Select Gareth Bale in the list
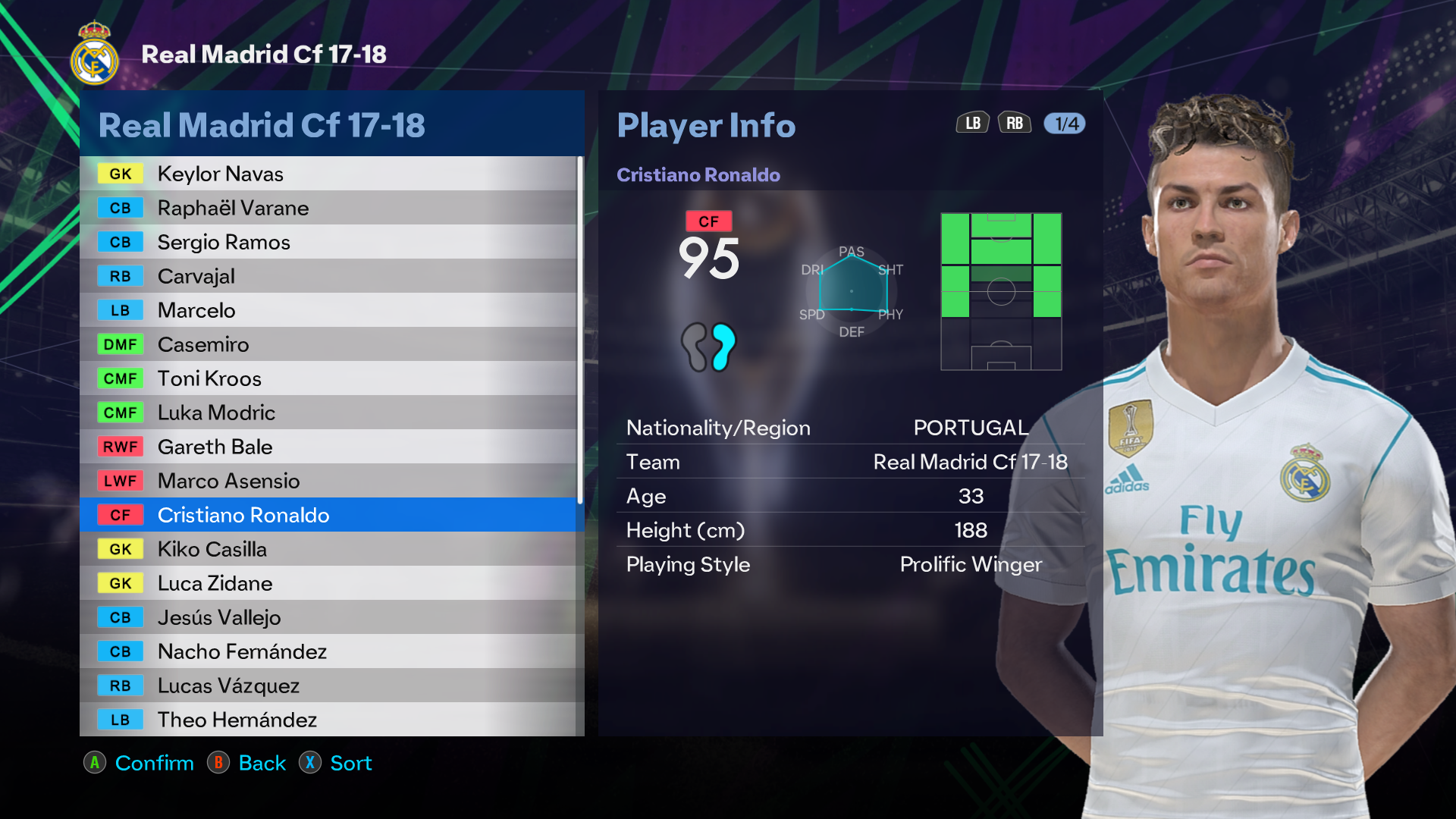 tap(328, 447)
